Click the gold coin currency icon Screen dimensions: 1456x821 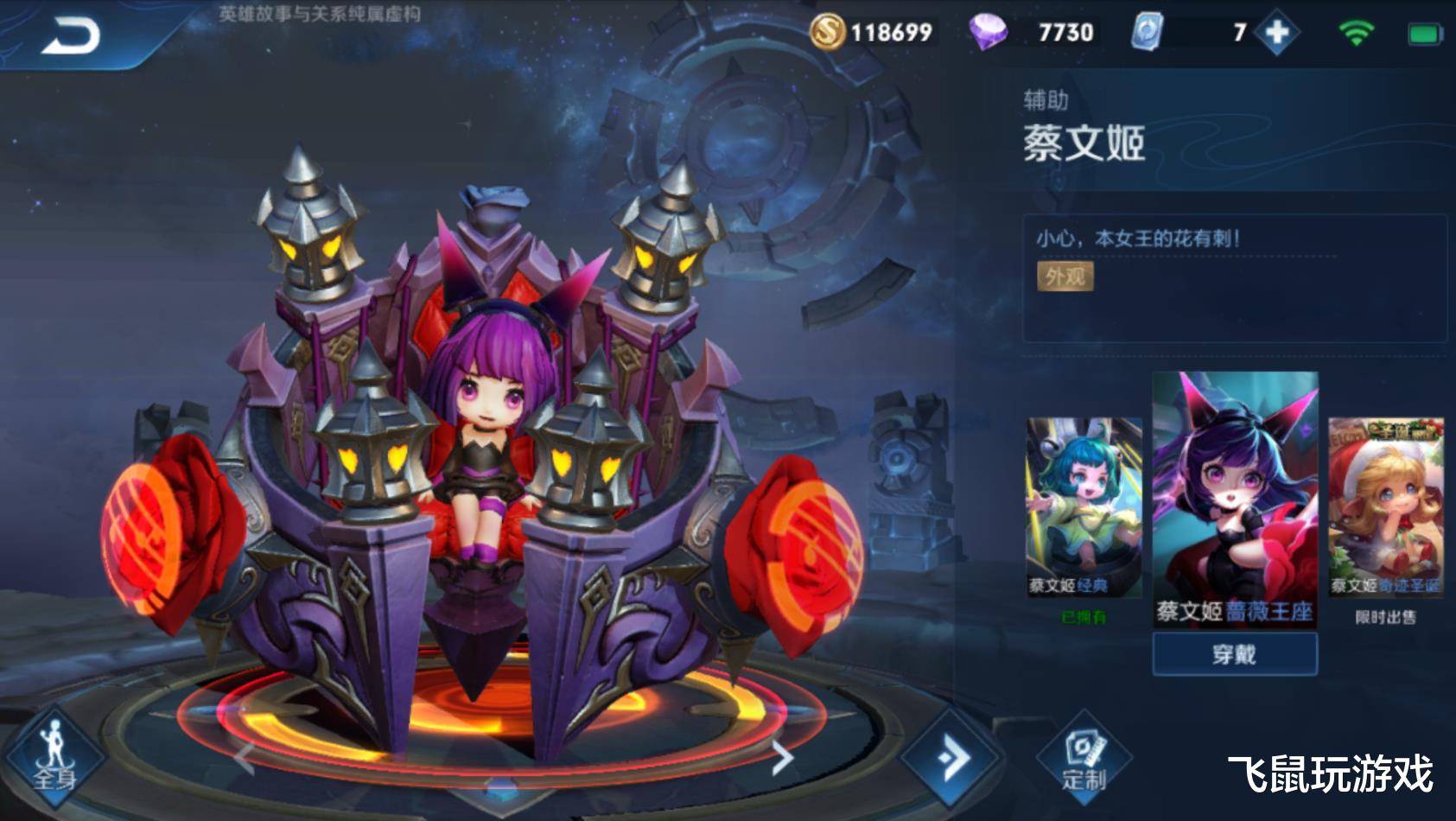827,32
